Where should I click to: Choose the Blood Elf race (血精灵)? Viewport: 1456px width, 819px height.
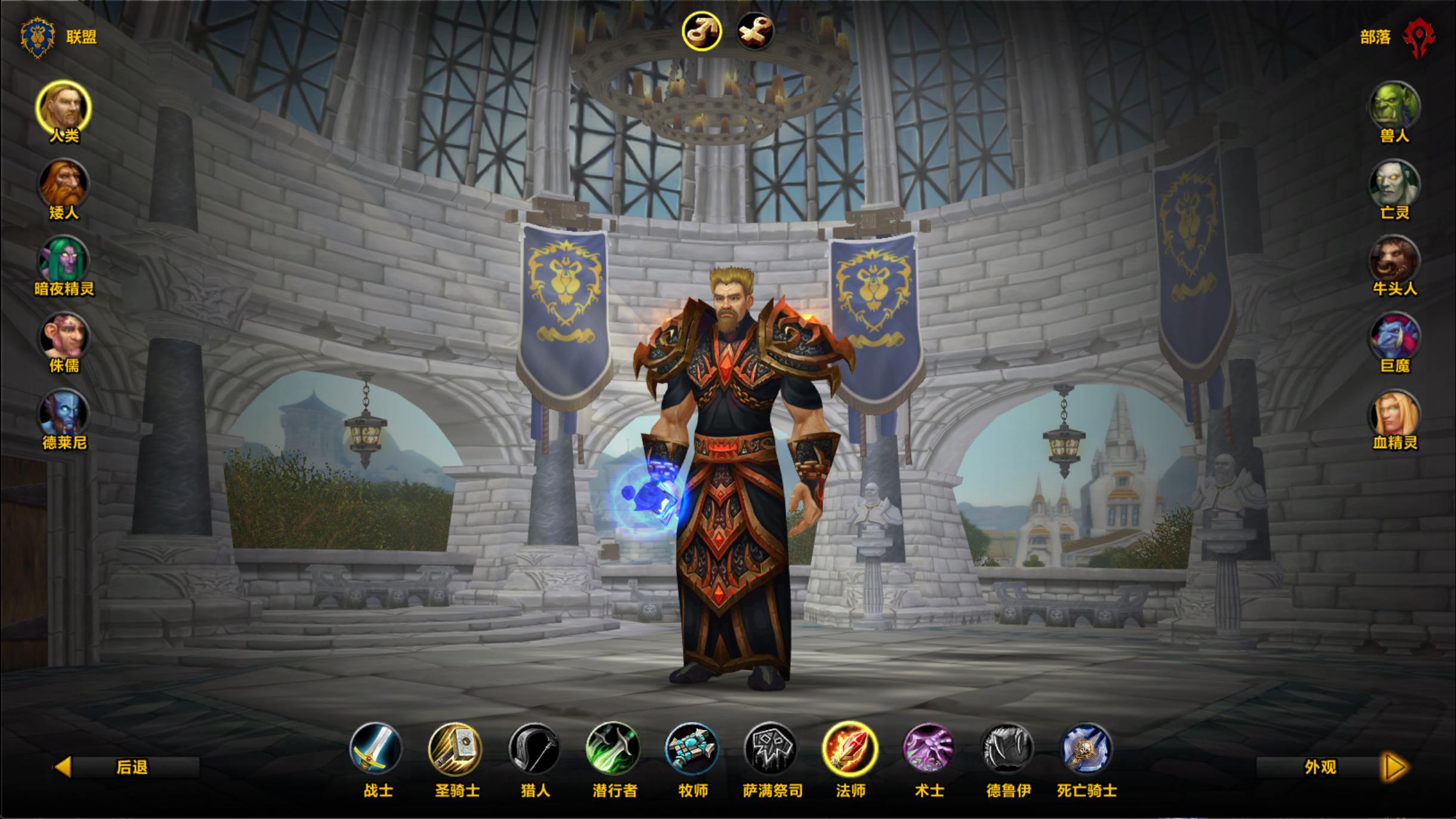(x=1394, y=414)
